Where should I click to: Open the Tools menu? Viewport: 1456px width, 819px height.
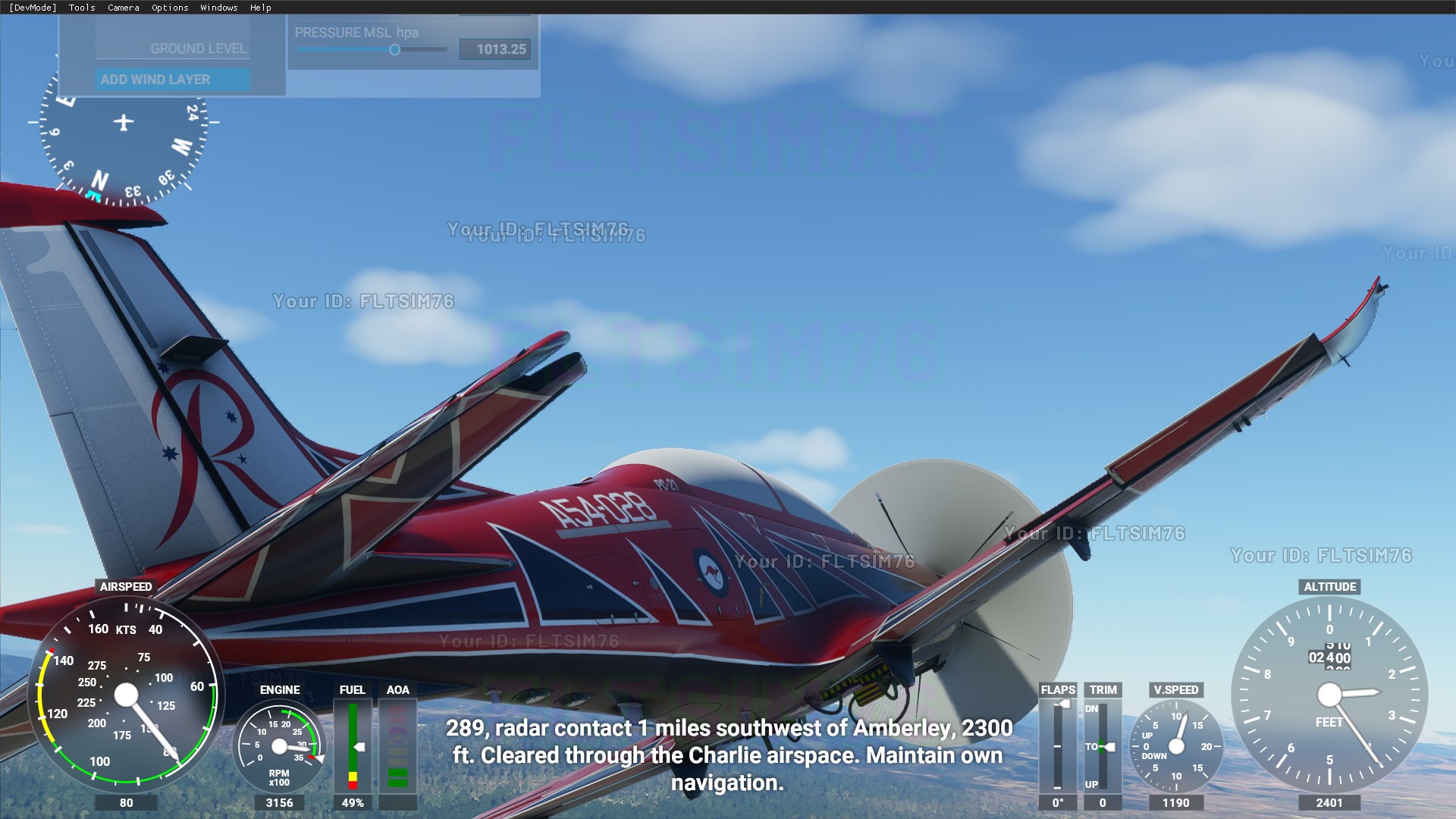pos(80,8)
